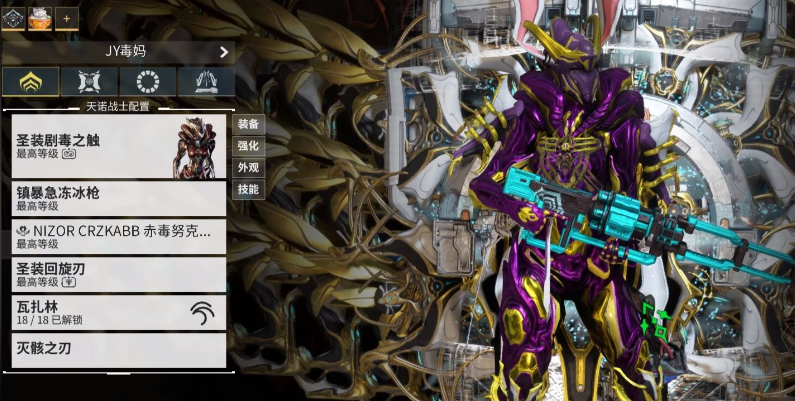Select the Warframe emblem loadout tab
Viewport: 795px width, 401px height.
coord(13,17)
